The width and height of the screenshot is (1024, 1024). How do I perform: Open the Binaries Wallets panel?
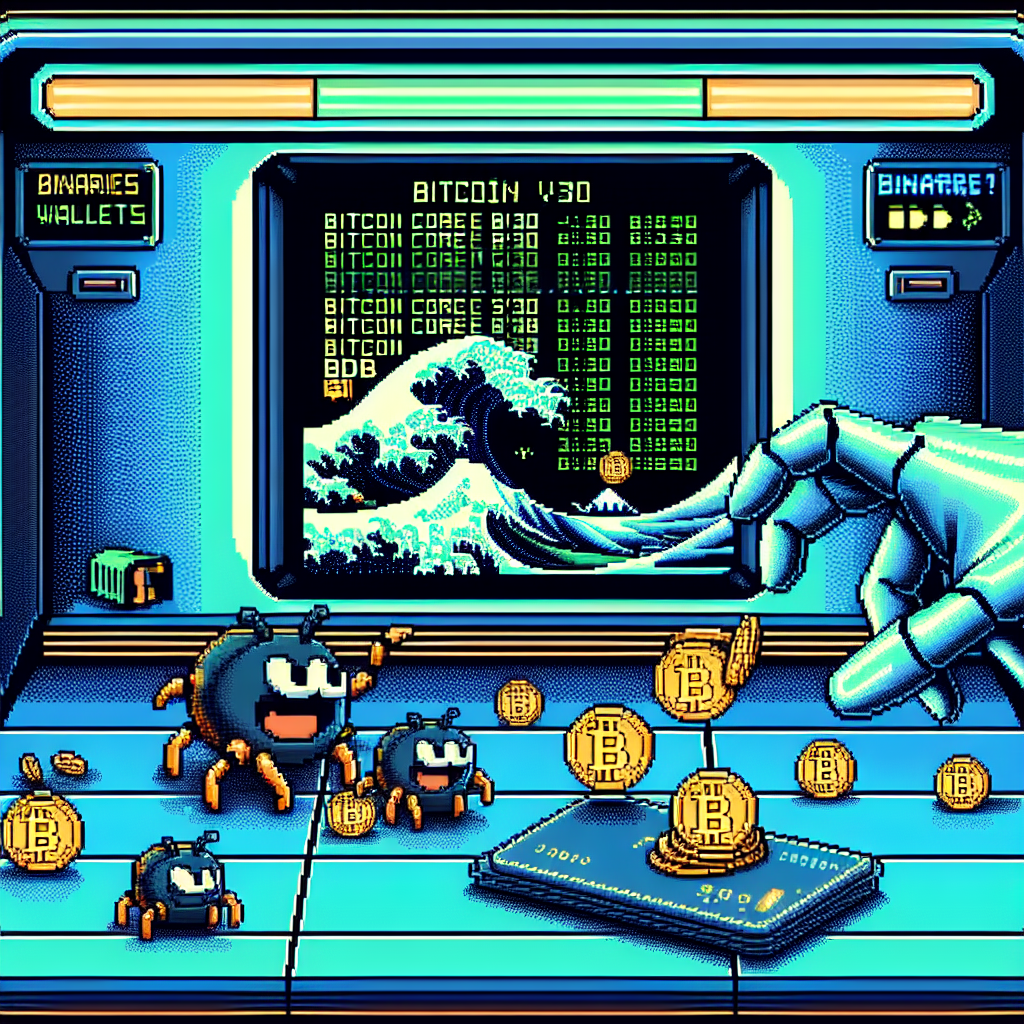[91, 201]
